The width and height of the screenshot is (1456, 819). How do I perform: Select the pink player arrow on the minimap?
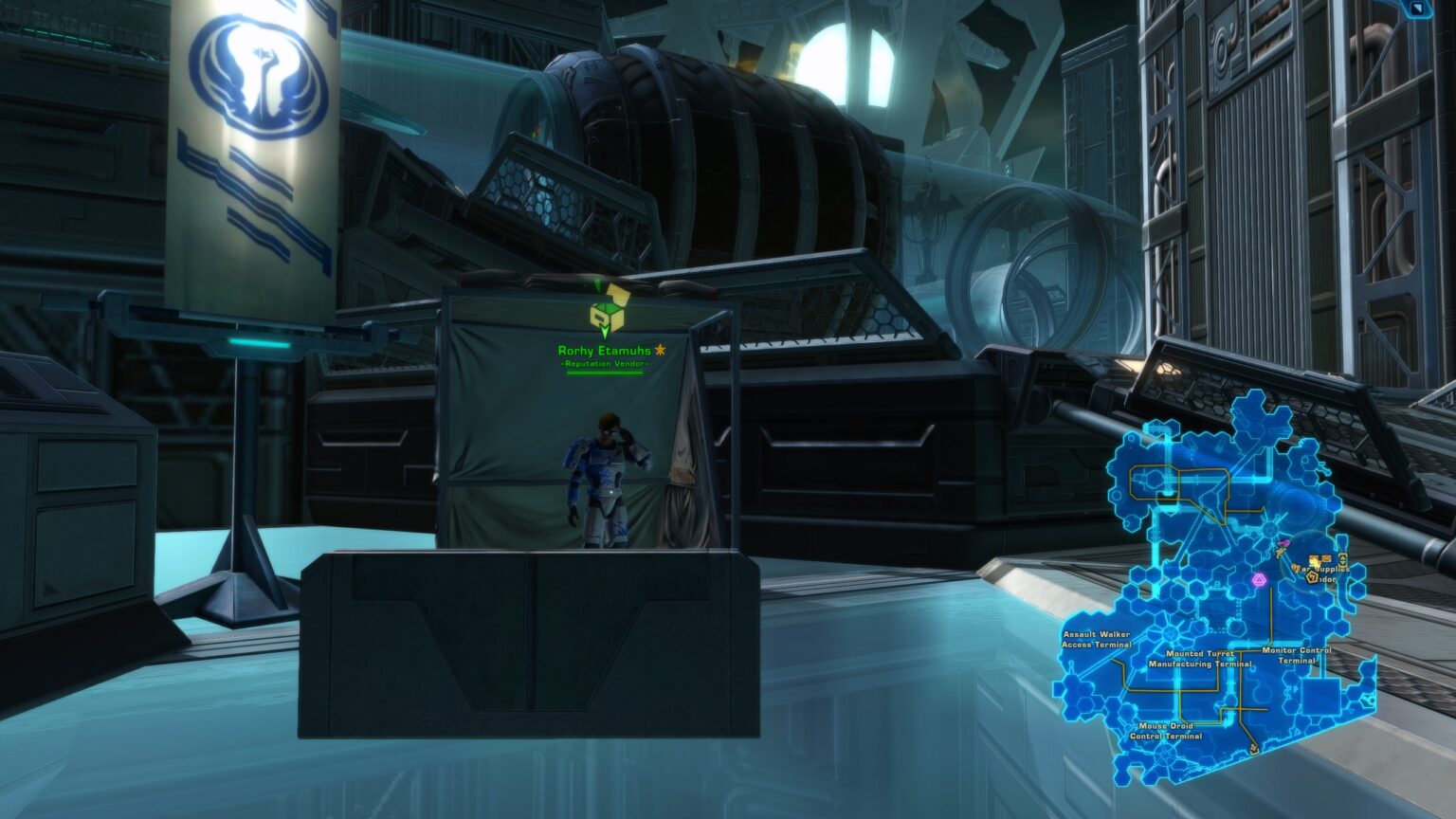coord(1283,543)
